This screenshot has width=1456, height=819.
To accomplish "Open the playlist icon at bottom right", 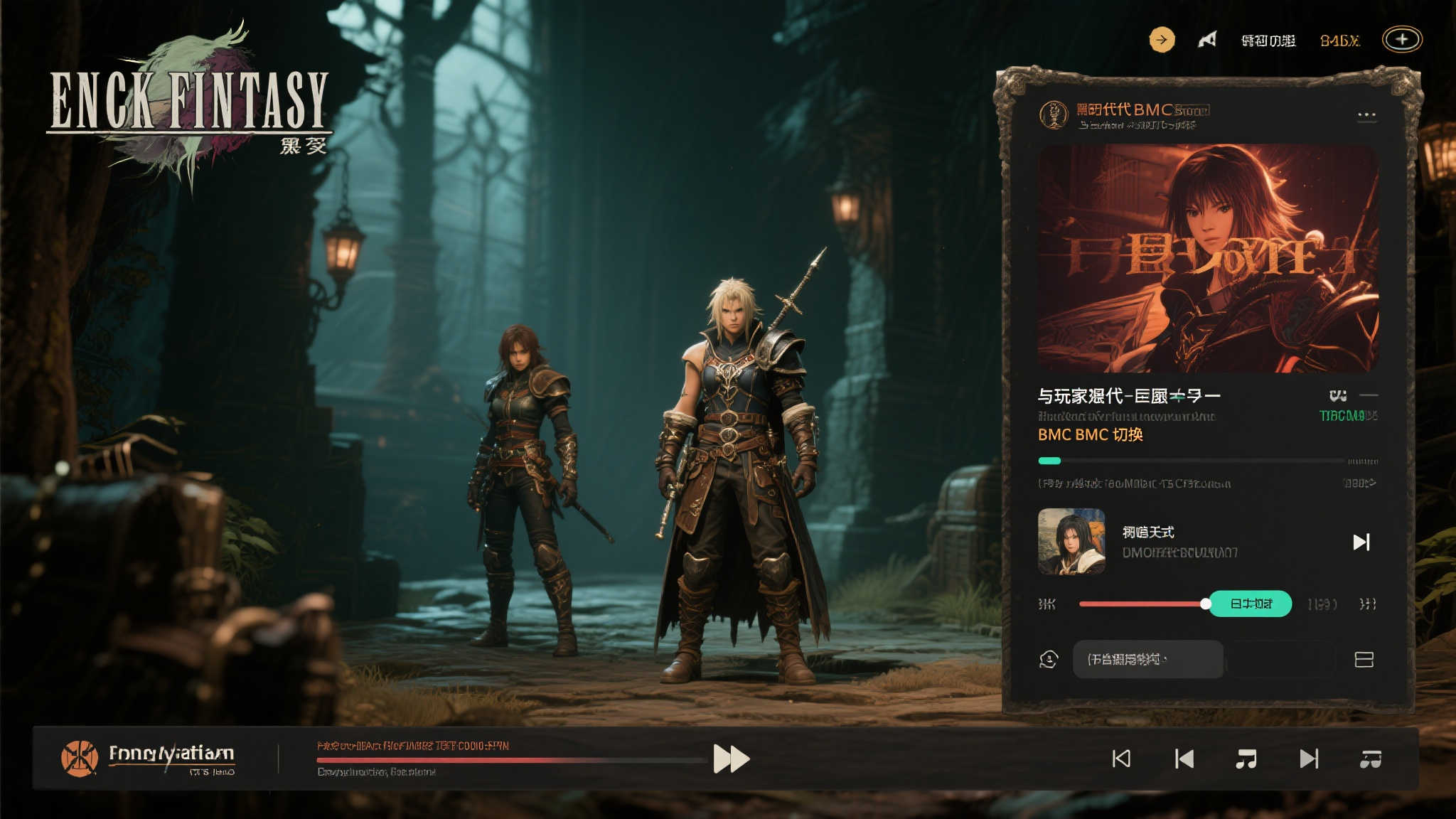I will point(1371,759).
